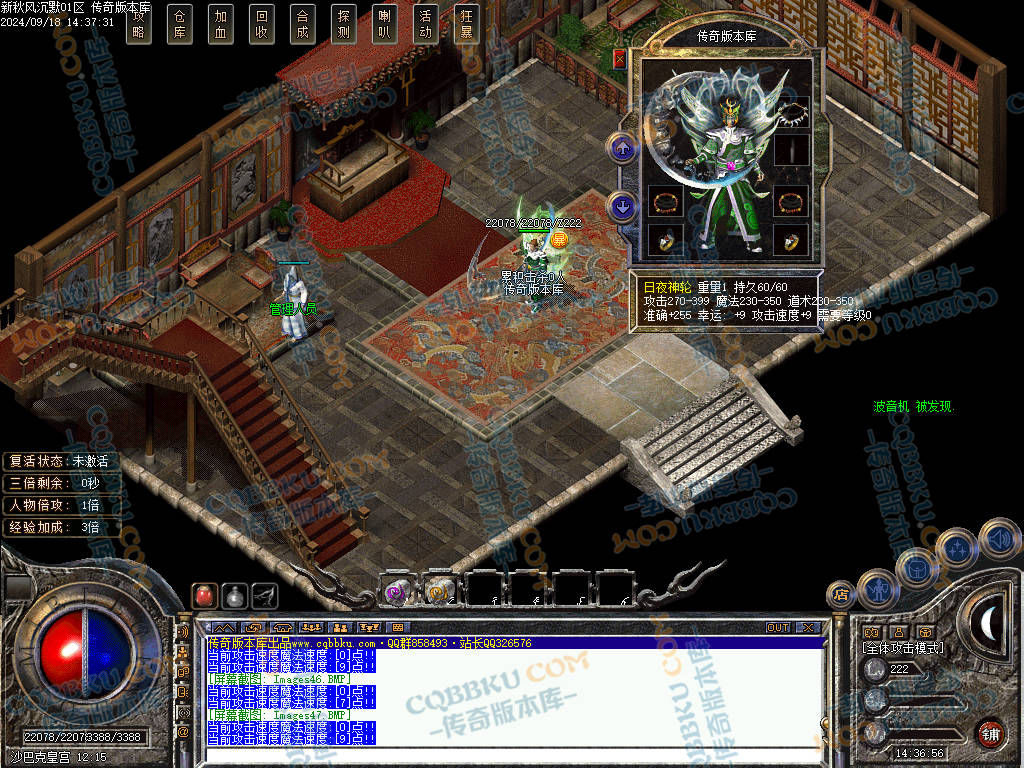The height and width of the screenshot is (768, 1024).
Task: Close the character equipment panel
Action: [x=619, y=59]
